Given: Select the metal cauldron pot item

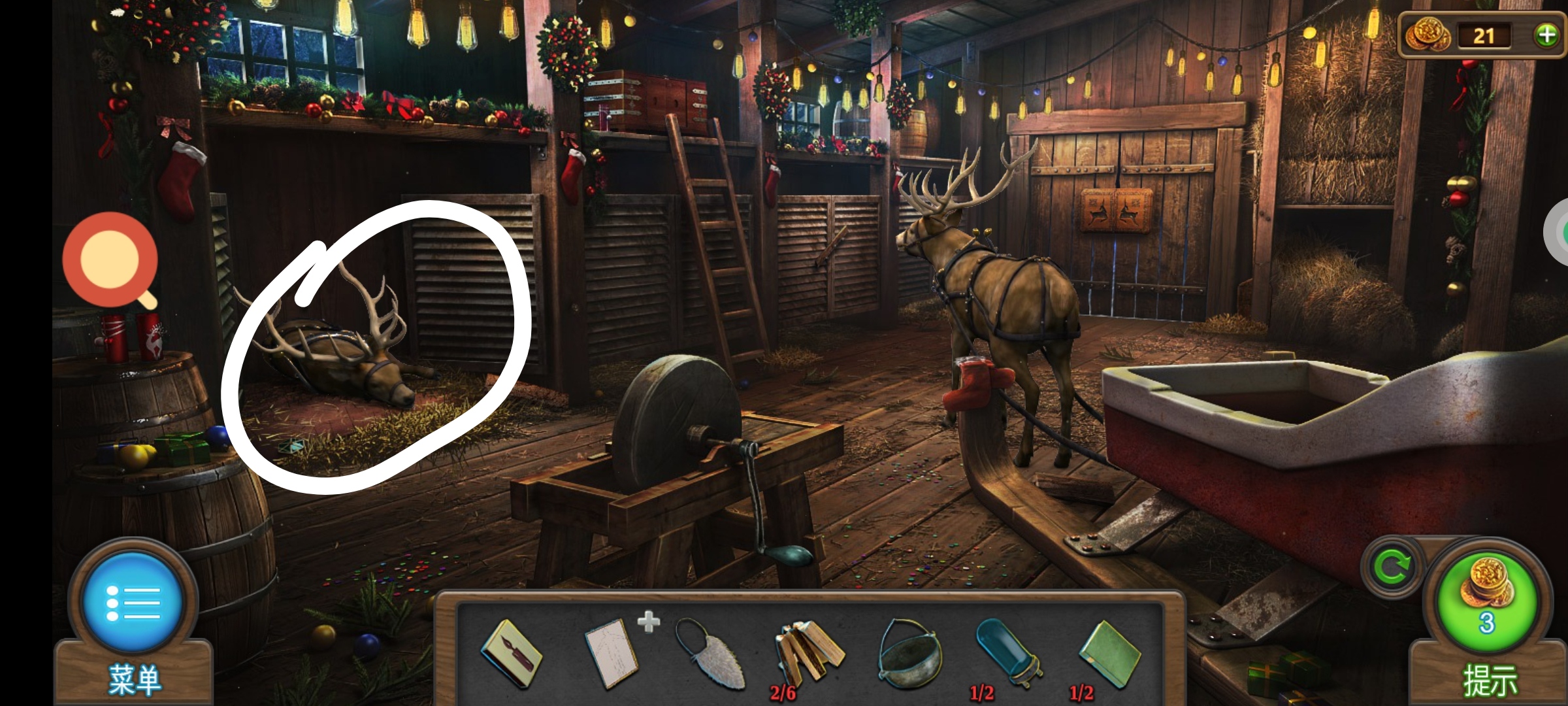Looking at the screenshot, I should (908, 654).
